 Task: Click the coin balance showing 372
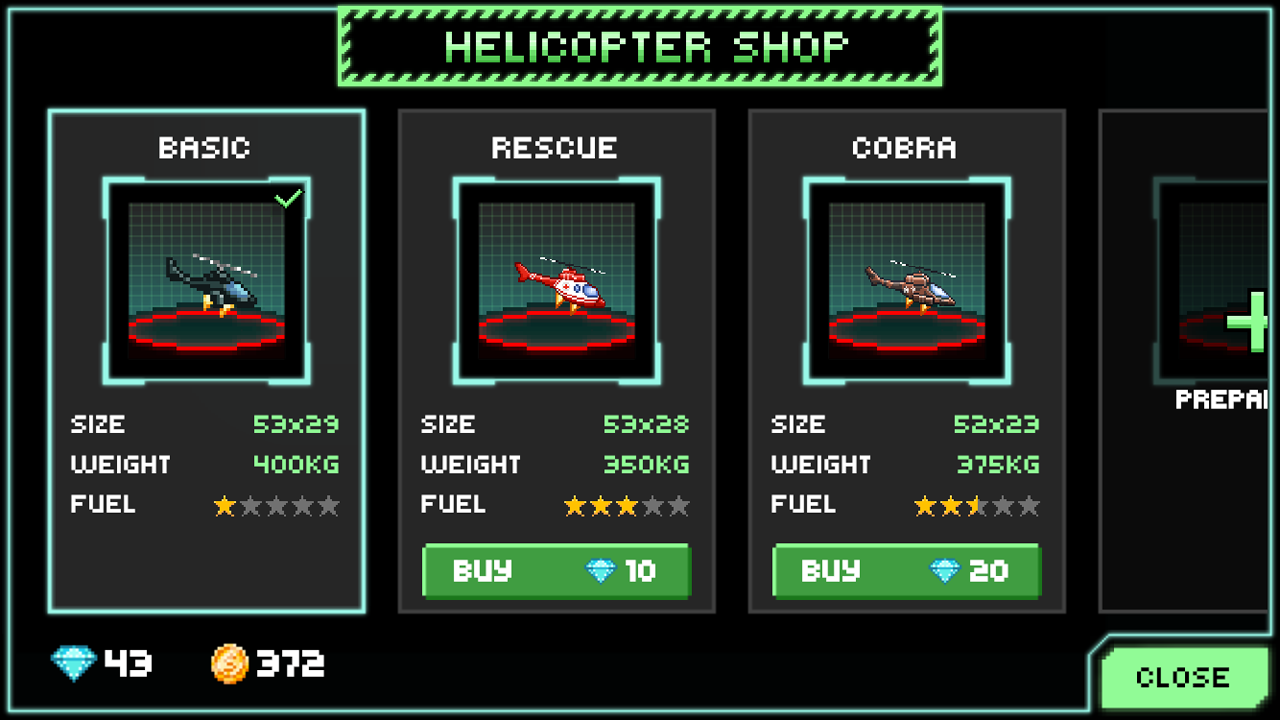[x=290, y=662]
